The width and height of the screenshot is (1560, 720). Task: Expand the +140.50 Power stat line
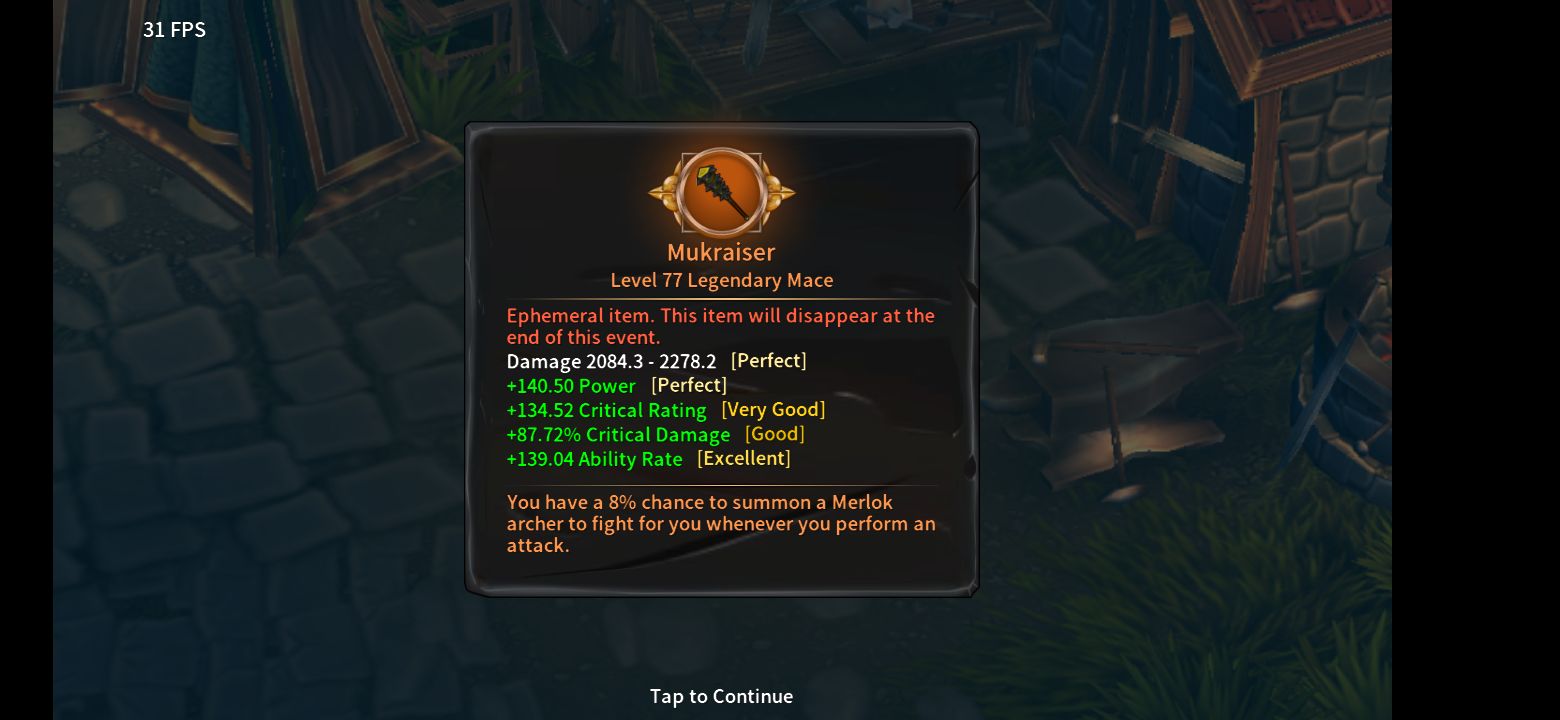(573, 385)
